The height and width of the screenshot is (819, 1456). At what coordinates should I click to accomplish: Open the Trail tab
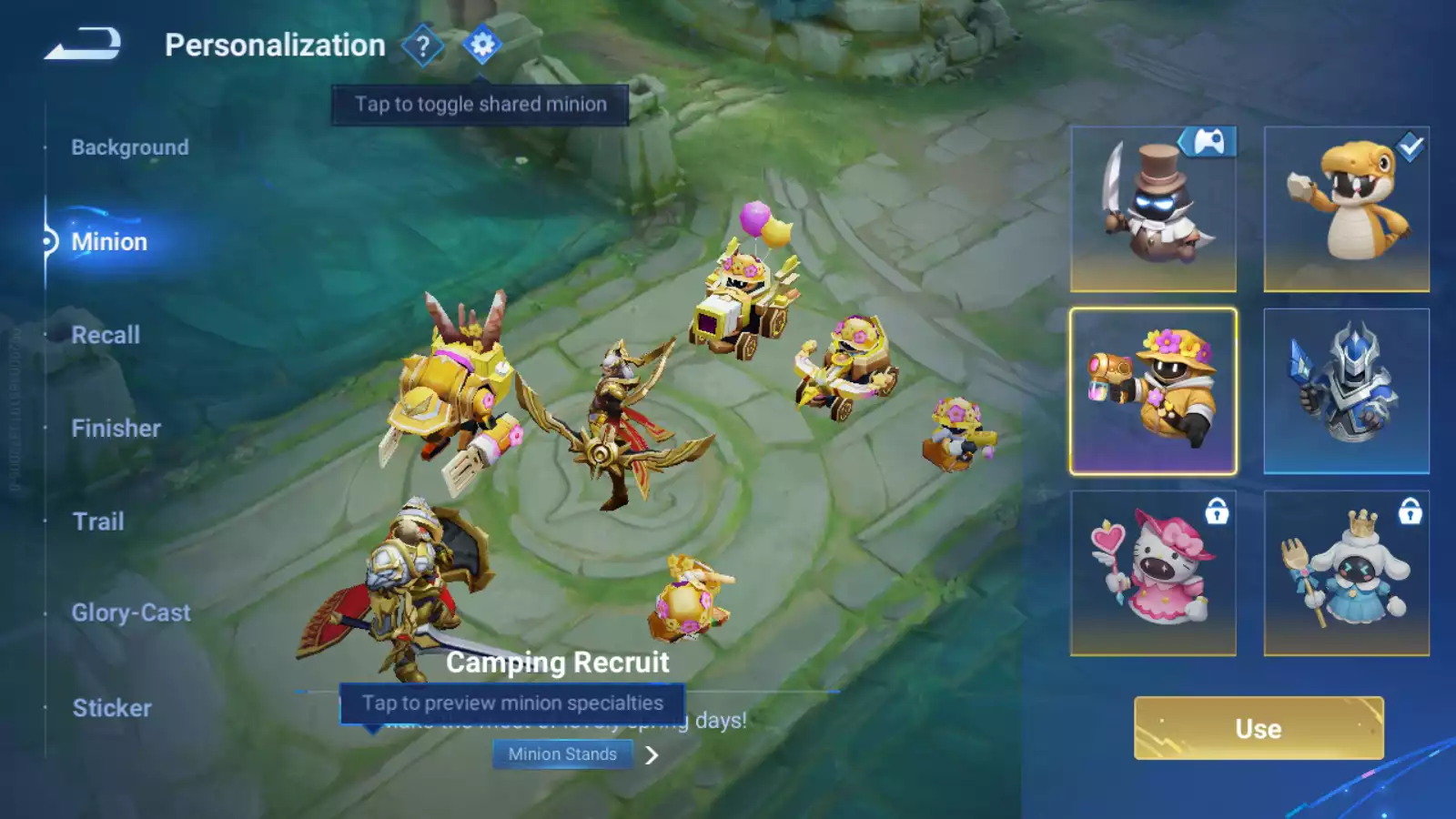98,521
